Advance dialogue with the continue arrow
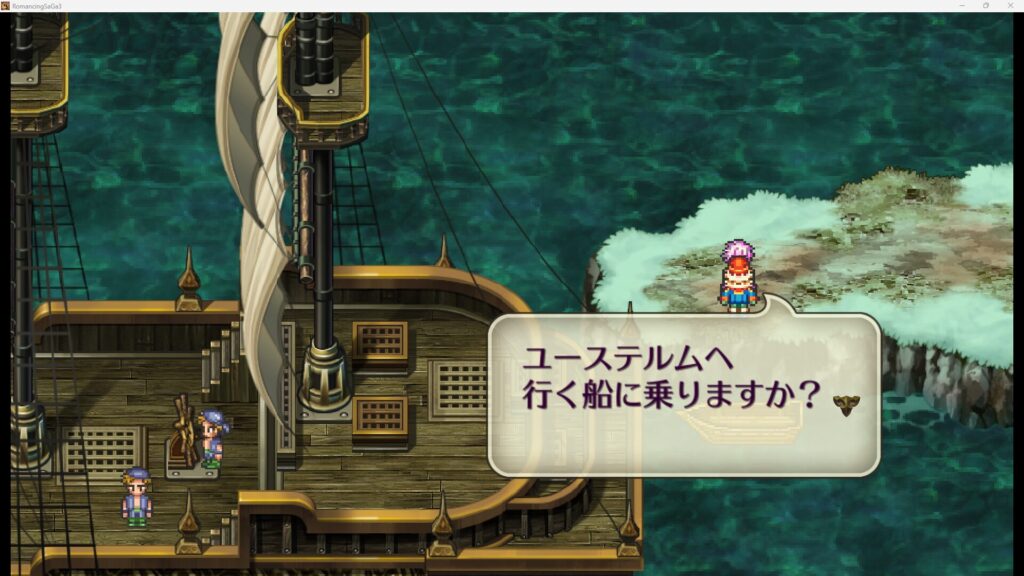1024x576 pixels. [x=847, y=404]
